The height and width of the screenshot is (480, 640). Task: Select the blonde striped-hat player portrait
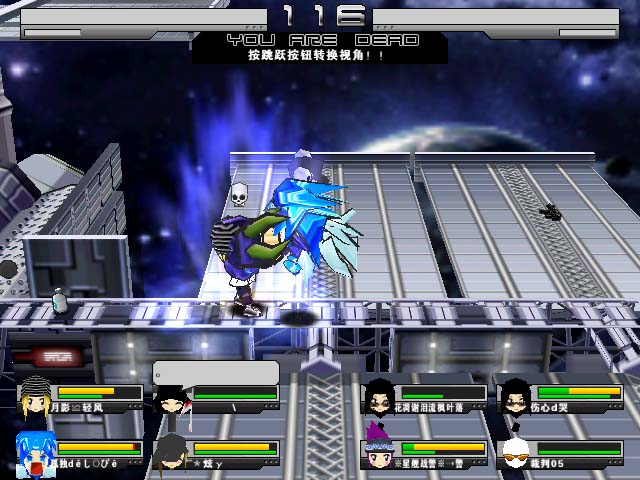(x=34, y=396)
